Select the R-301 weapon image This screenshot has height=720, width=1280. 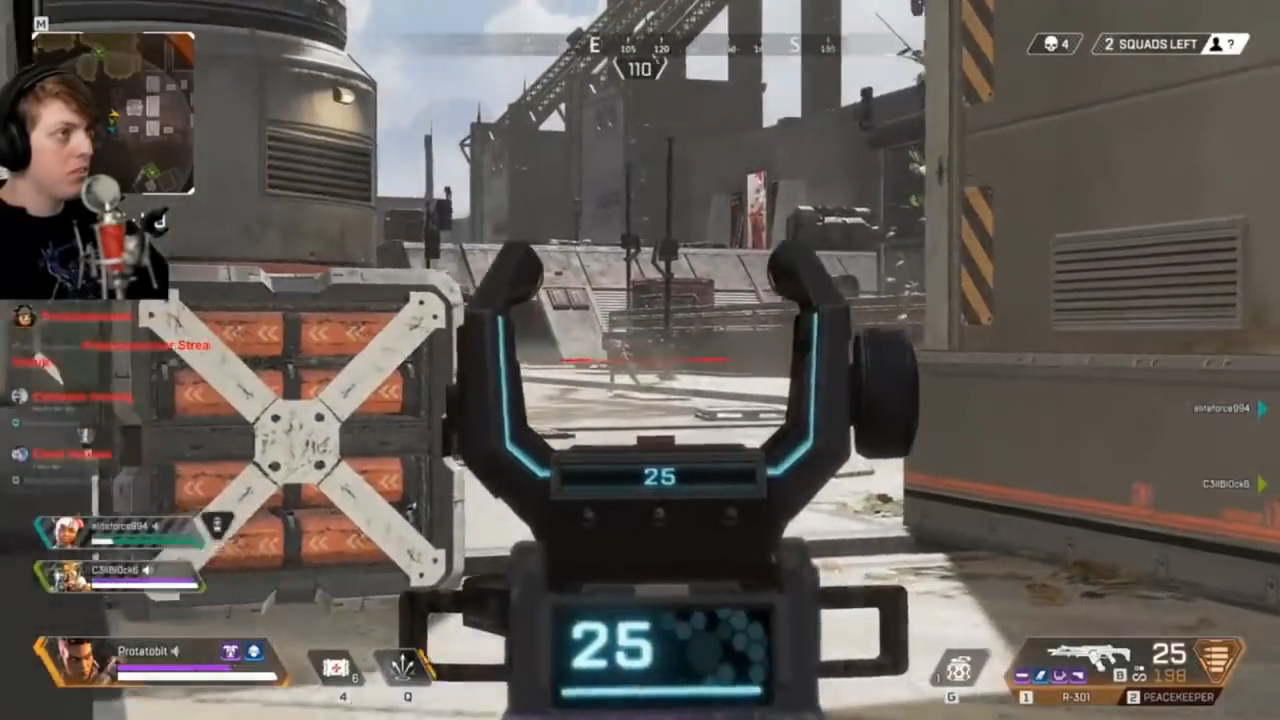(1088, 655)
